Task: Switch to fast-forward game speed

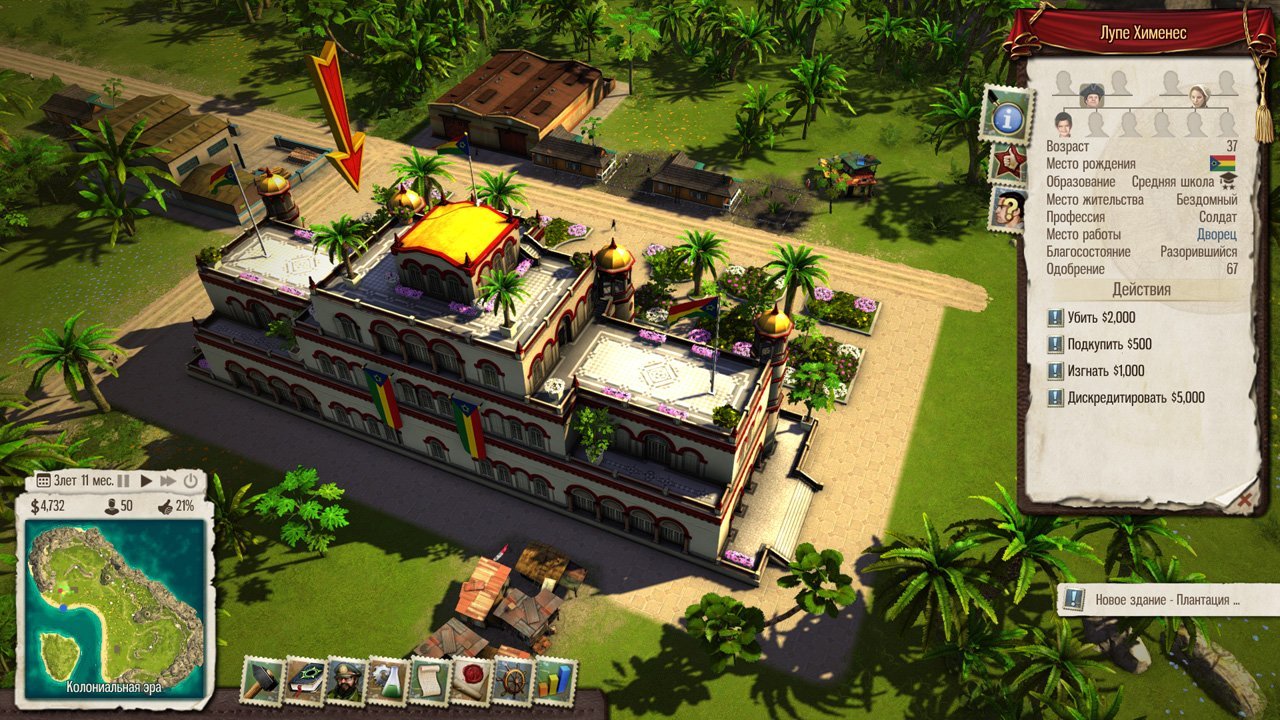Action: pyautogui.click(x=168, y=481)
